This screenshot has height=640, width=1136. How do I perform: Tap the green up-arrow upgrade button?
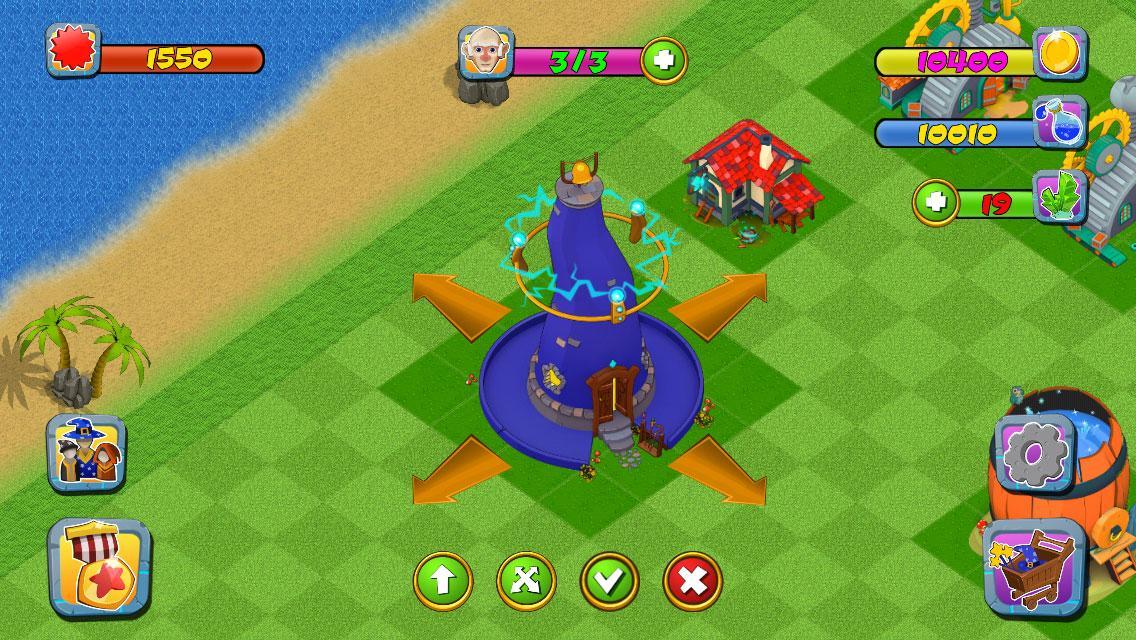point(443,581)
